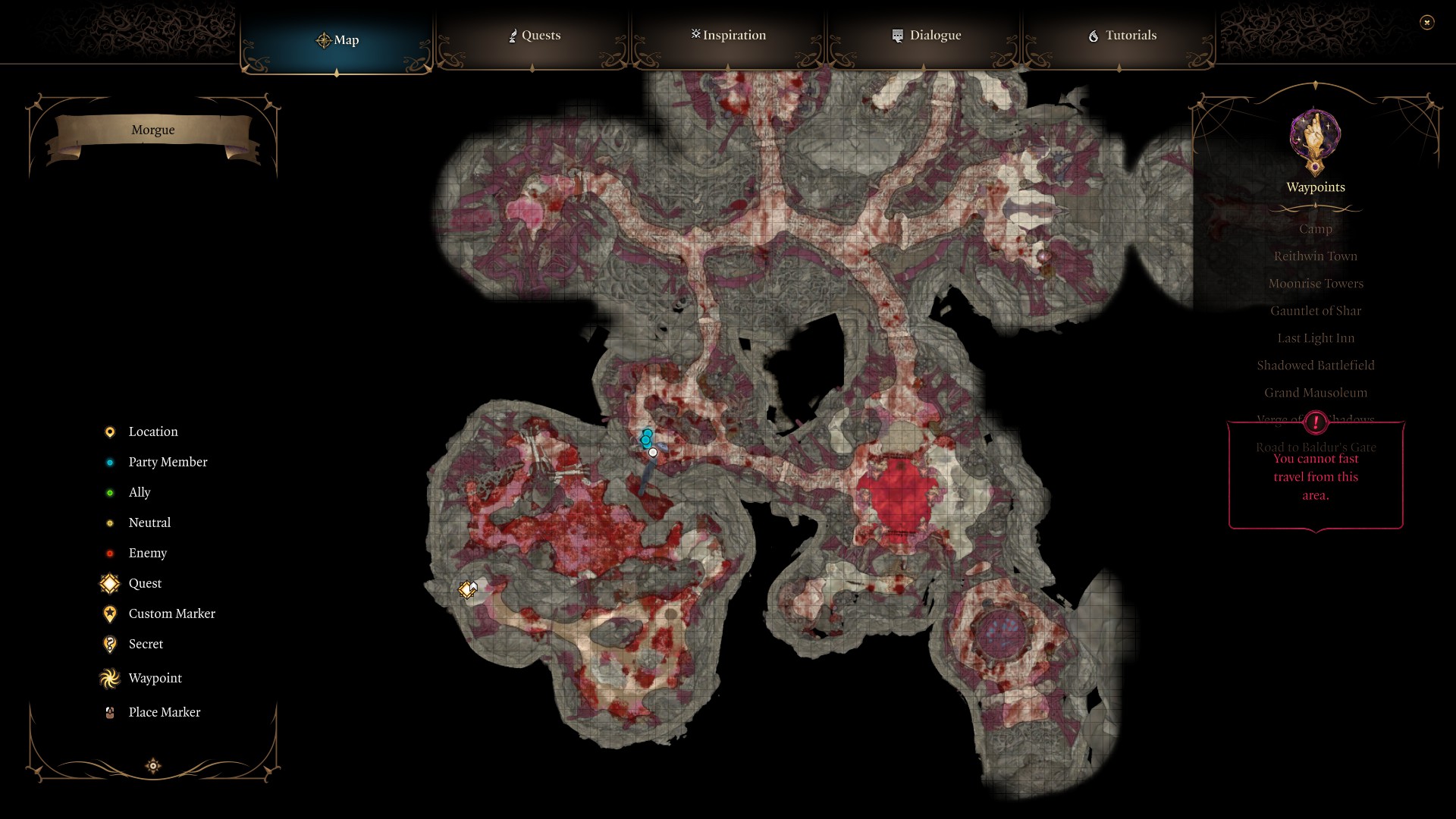The width and height of the screenshot is (1456, 819).
Task: Click the Quest legend icon
Action: pyautogui.click(x=108, y=583)
